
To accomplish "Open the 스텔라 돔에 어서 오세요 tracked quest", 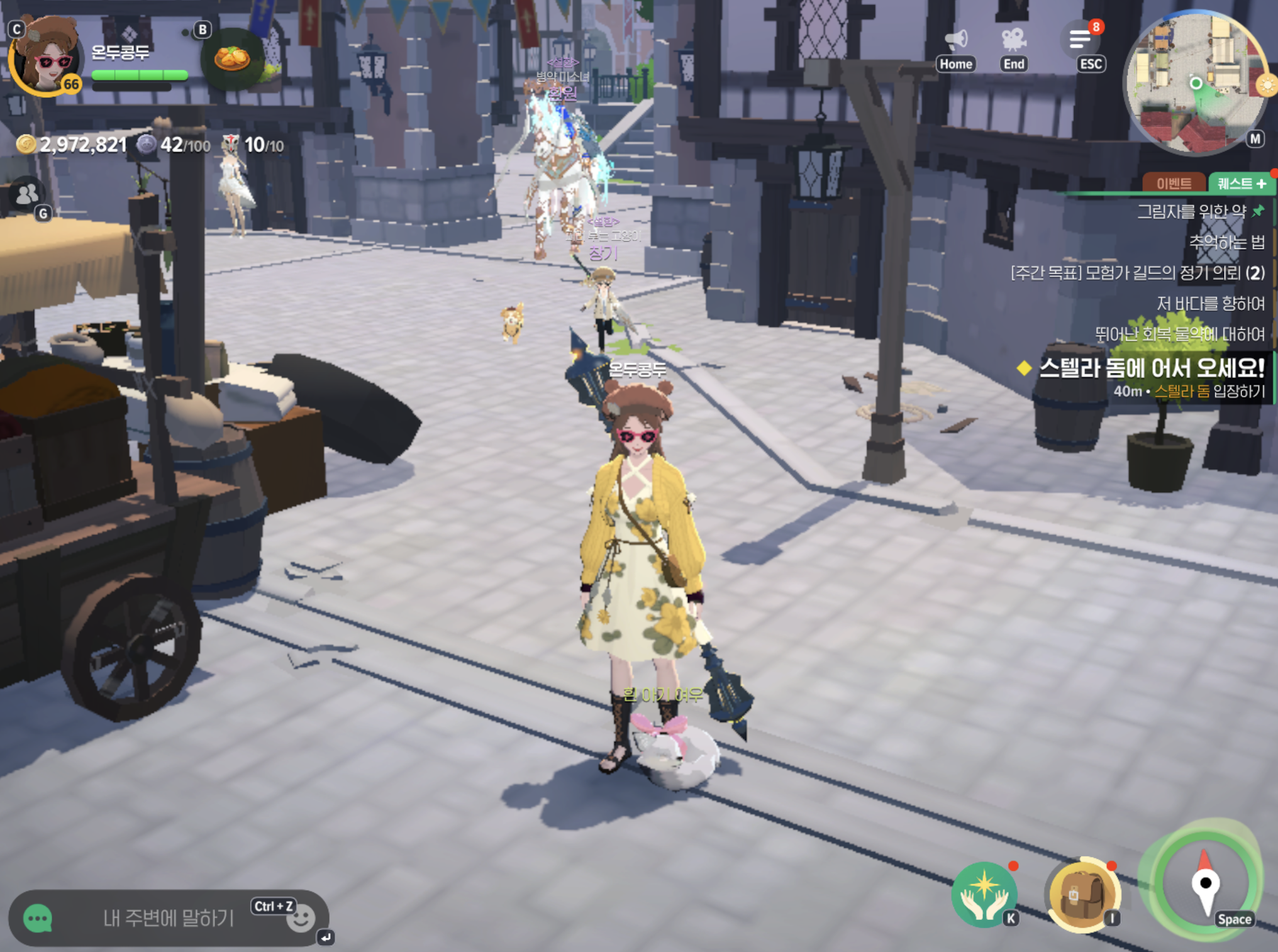I will click(1150, 369).
